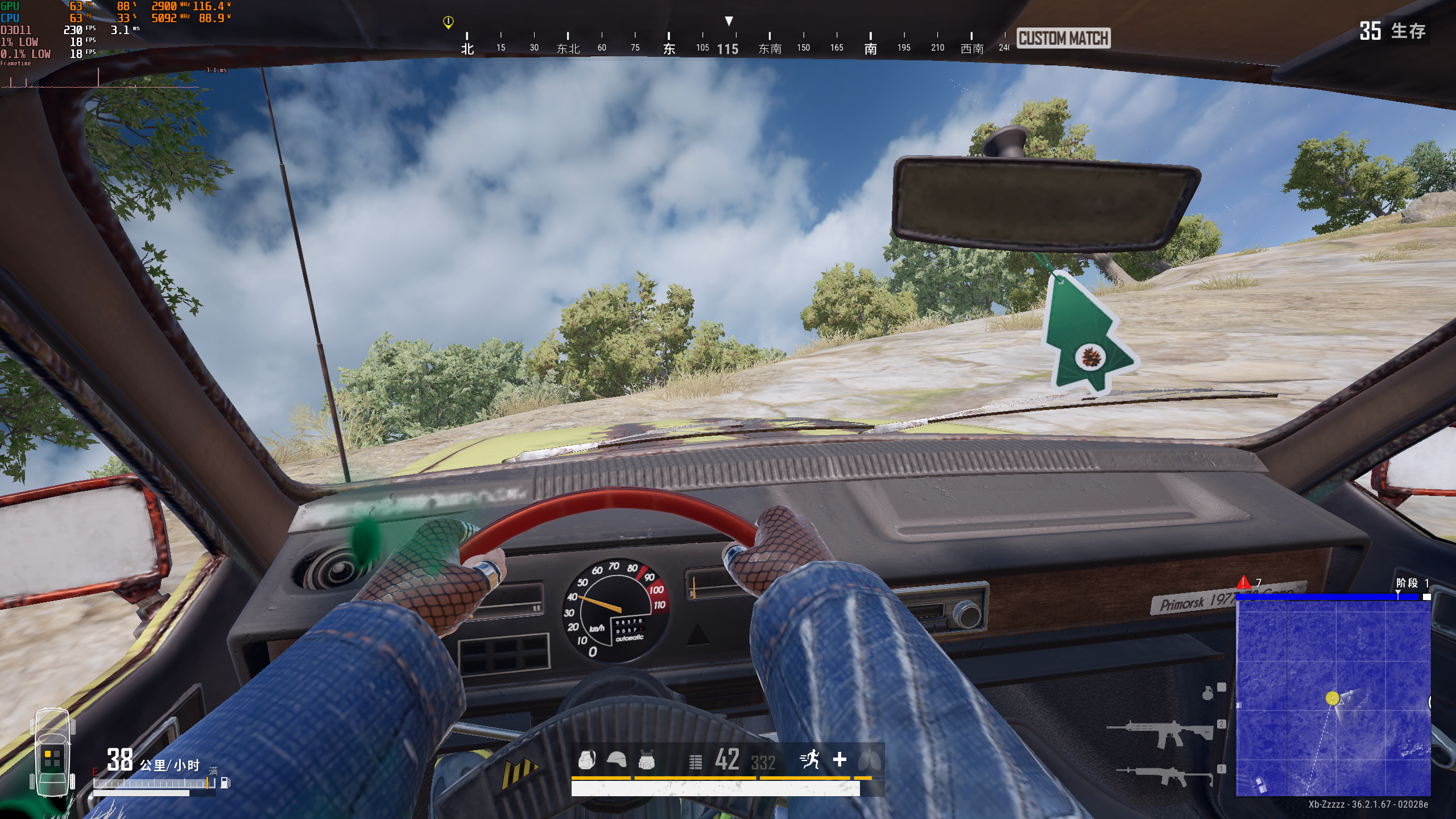Select the rifle in weapon slot 2
1456x819 pixels.
(x=1160, y=733)
